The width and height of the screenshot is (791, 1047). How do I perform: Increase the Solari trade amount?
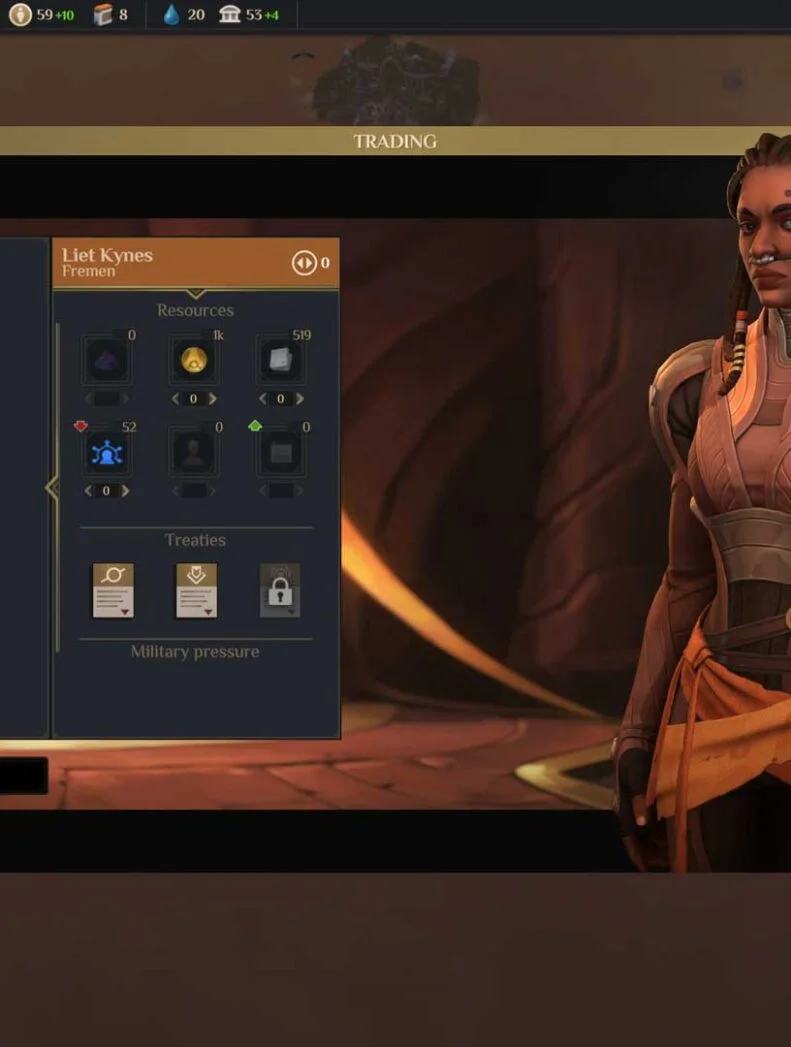[x=212, y=399]
